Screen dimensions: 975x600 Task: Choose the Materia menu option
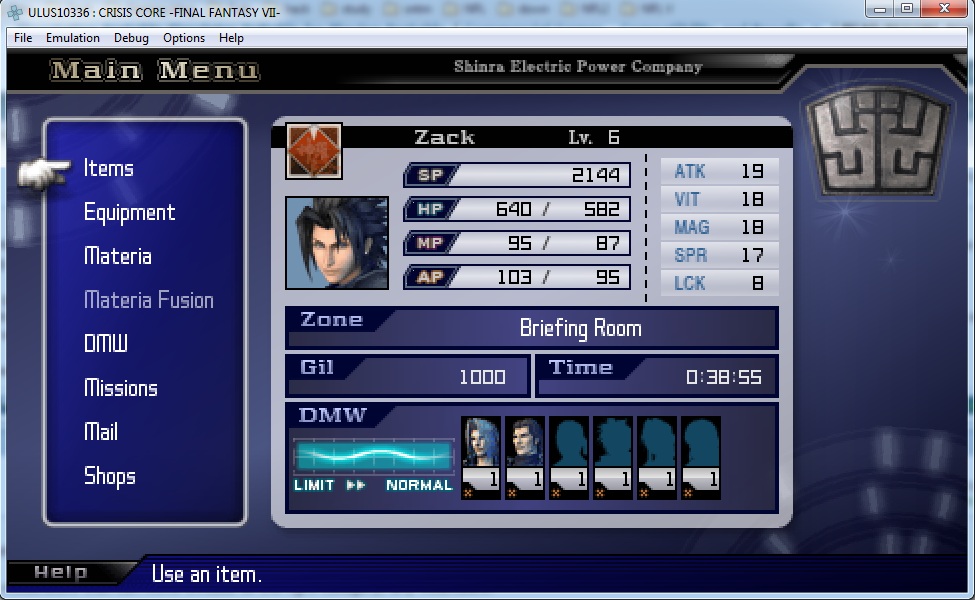coord(118,256)
